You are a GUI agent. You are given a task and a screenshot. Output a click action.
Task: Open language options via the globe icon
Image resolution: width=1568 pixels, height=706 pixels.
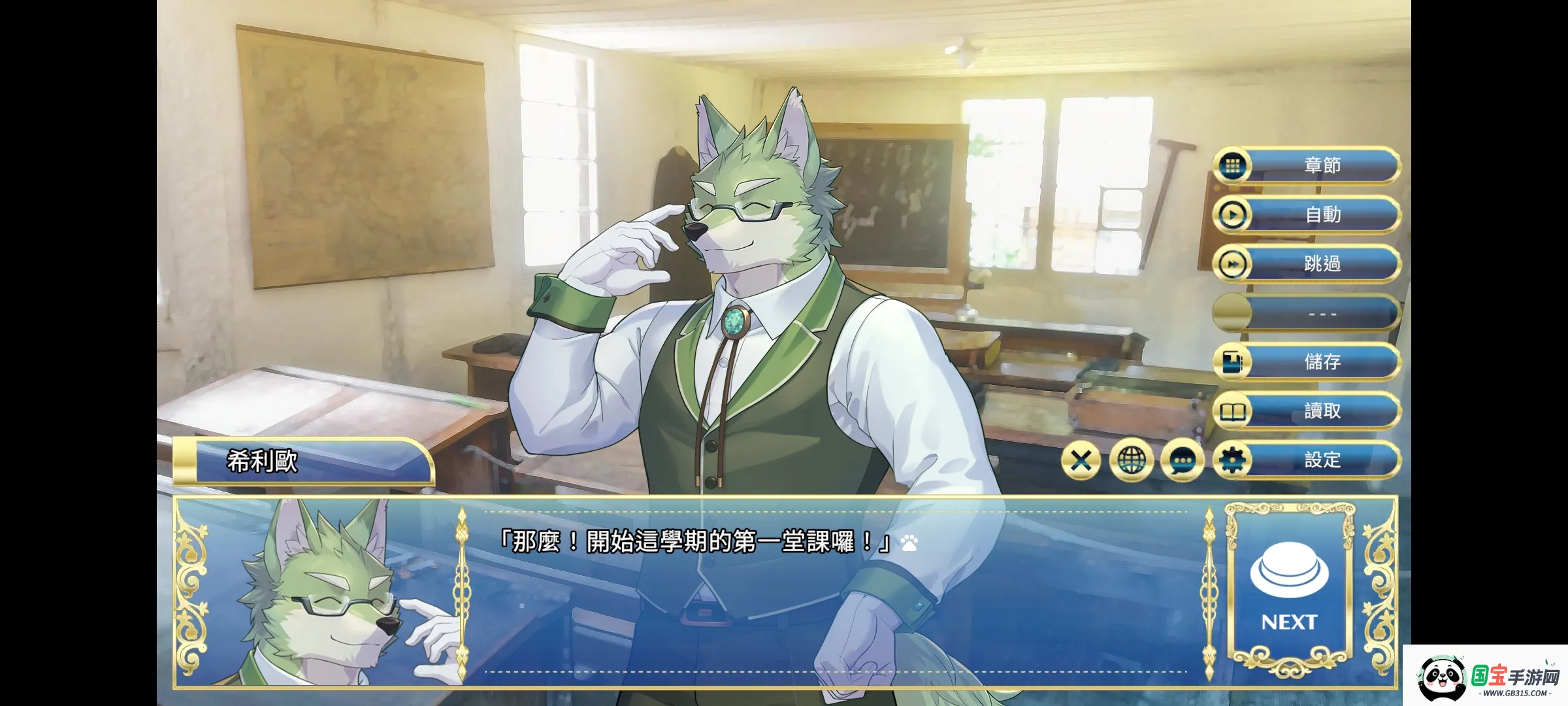(x=1132, y=460)
